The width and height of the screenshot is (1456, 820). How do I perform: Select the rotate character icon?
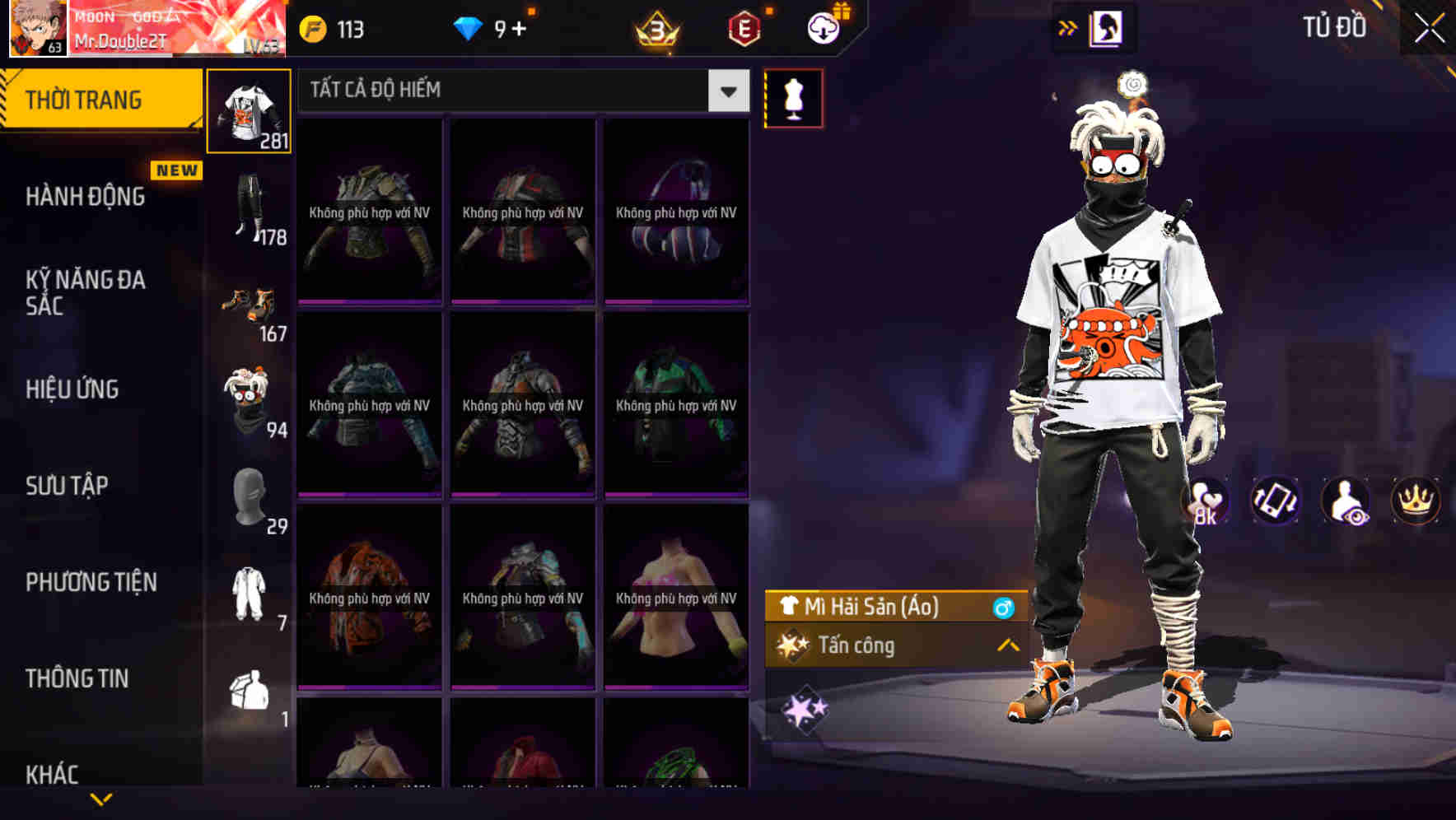tap(1277, 501)
